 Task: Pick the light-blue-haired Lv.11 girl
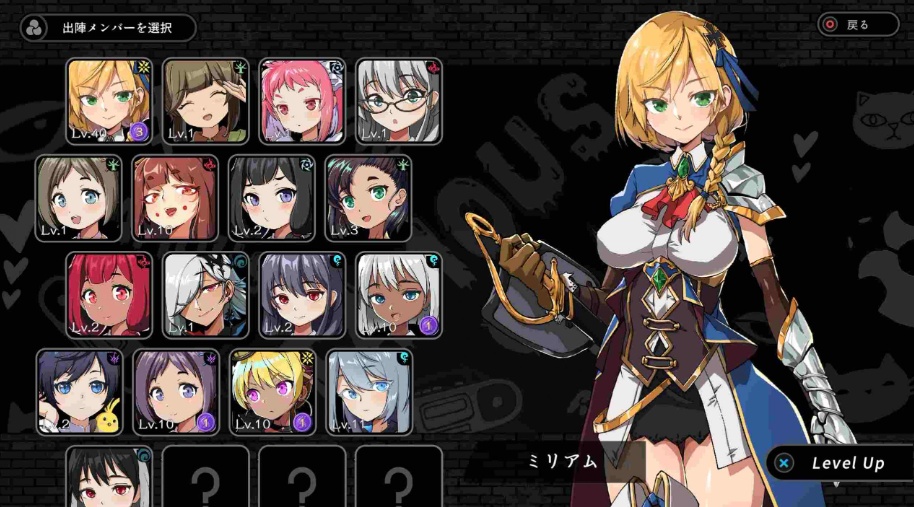pyautogui.click(x=368, y=391)
